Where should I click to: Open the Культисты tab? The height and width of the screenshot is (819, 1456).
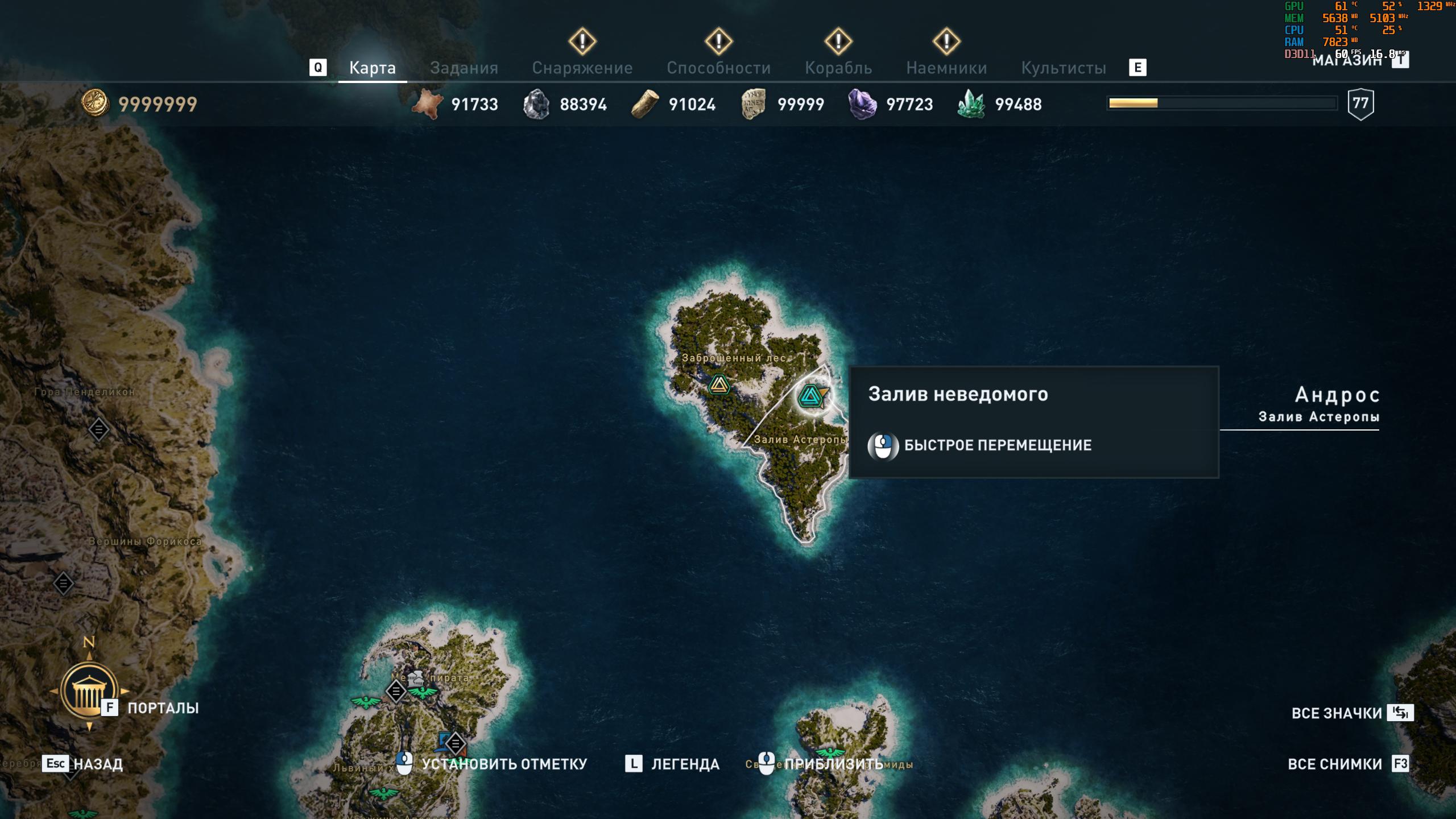[1064, 68]
